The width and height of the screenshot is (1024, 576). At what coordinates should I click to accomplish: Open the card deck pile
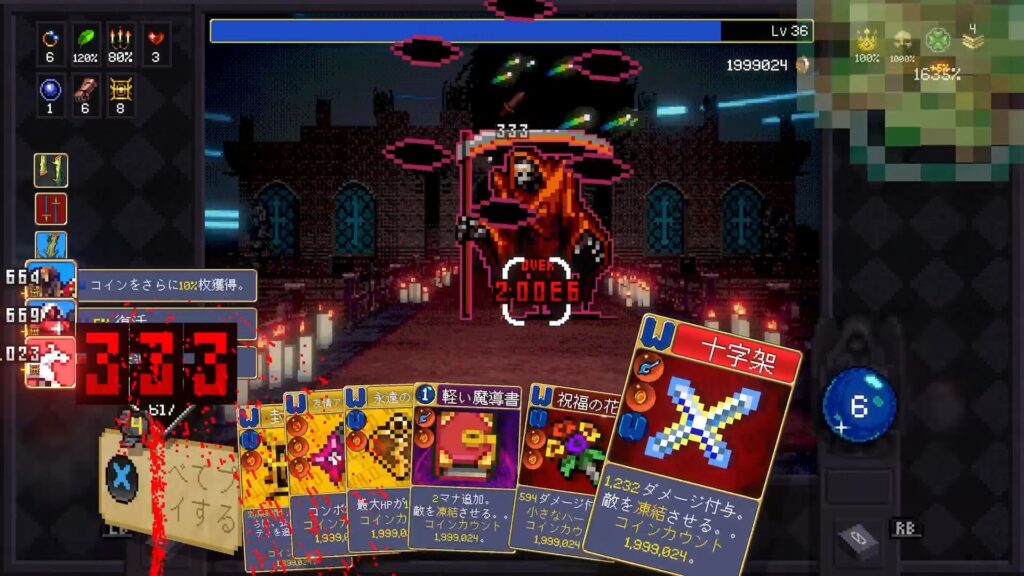(x=858, y=540)
